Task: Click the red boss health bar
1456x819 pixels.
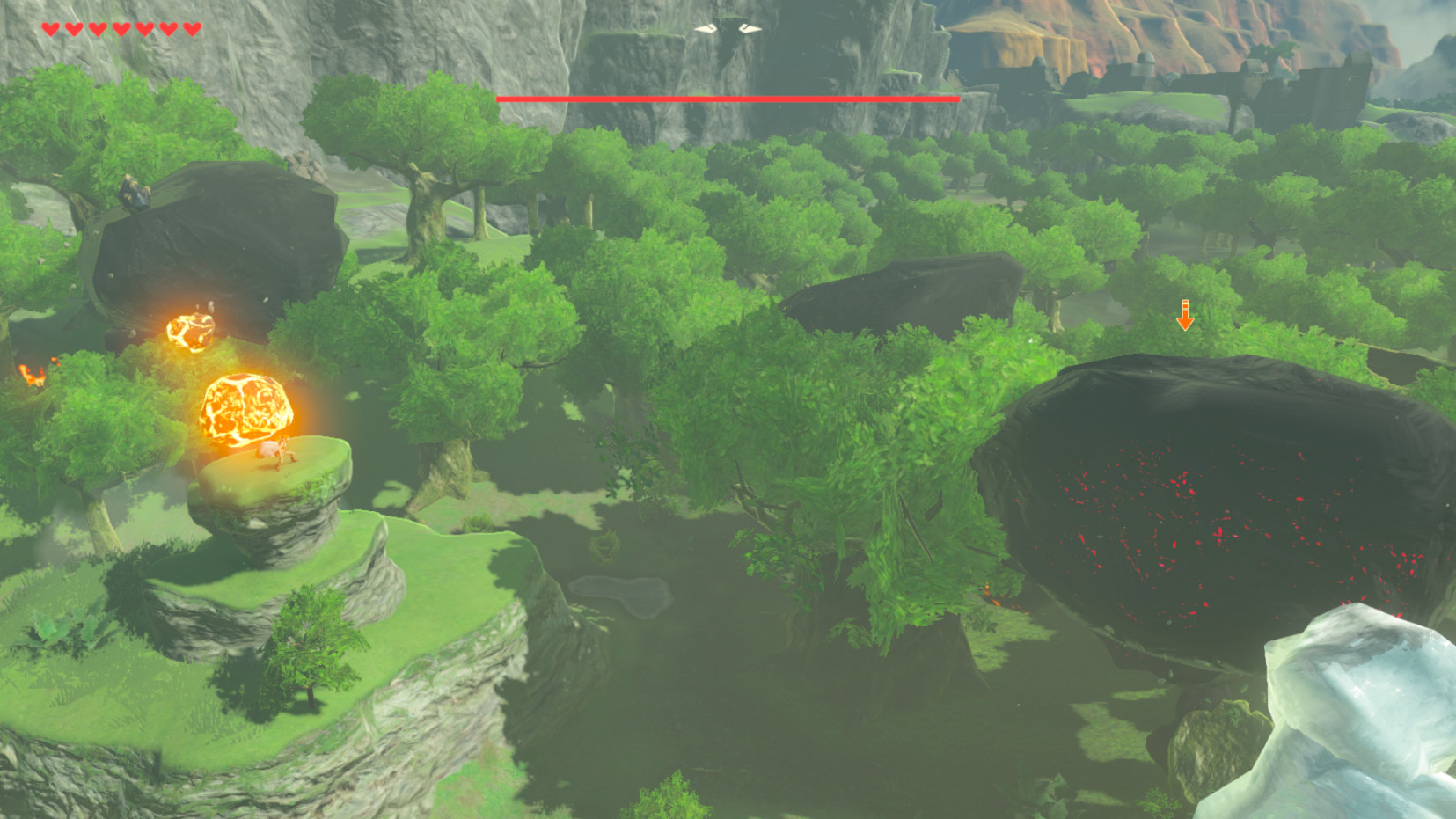Action: 728,99
